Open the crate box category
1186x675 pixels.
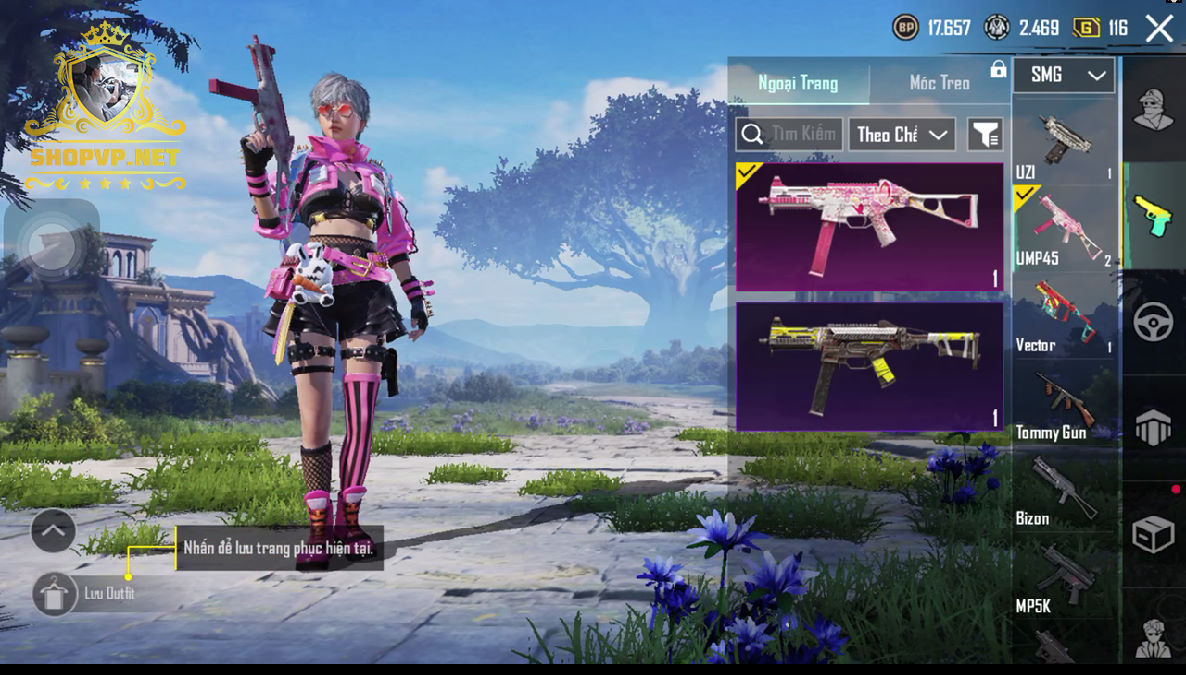click(1153, 535)
